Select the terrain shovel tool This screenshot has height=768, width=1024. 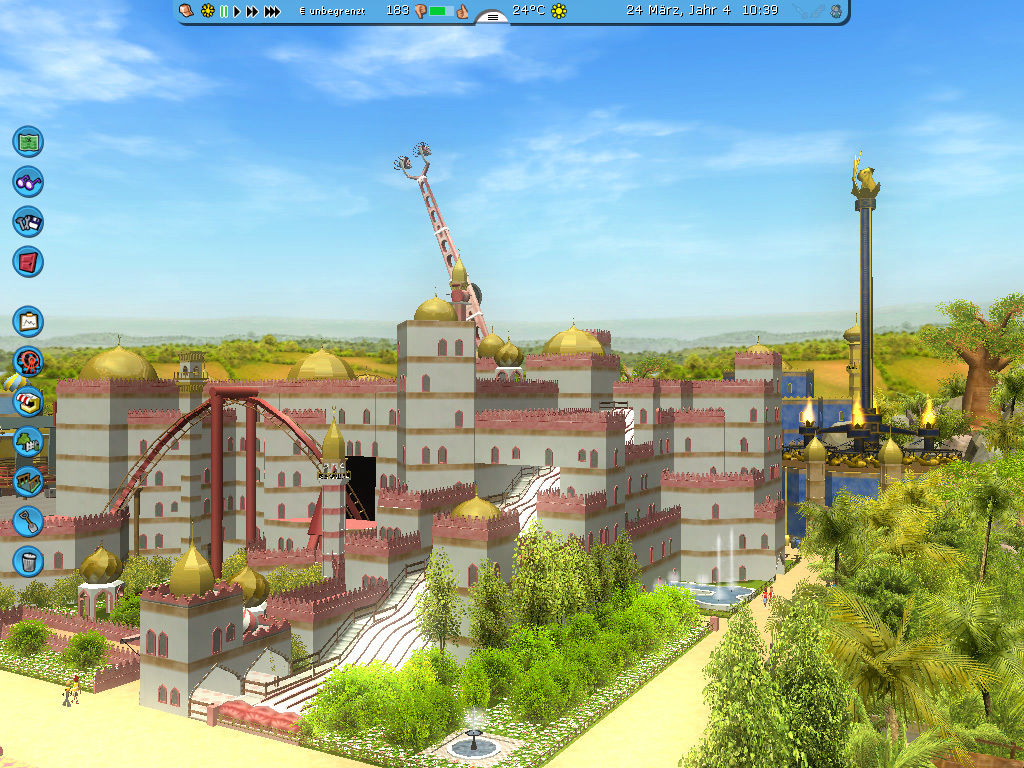click(28, 520)
